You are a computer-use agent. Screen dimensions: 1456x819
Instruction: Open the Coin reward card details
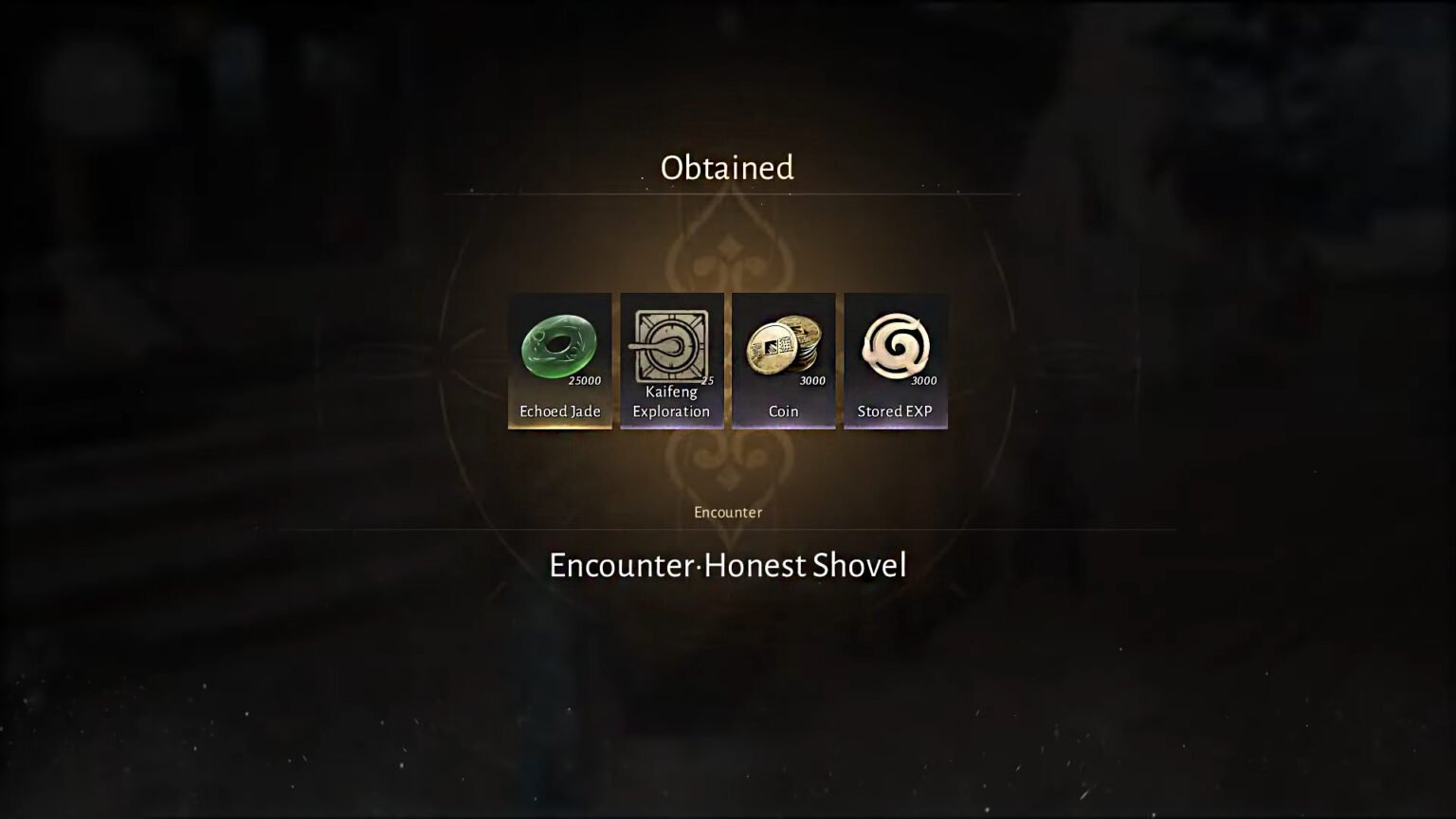[x=783, y=360]
